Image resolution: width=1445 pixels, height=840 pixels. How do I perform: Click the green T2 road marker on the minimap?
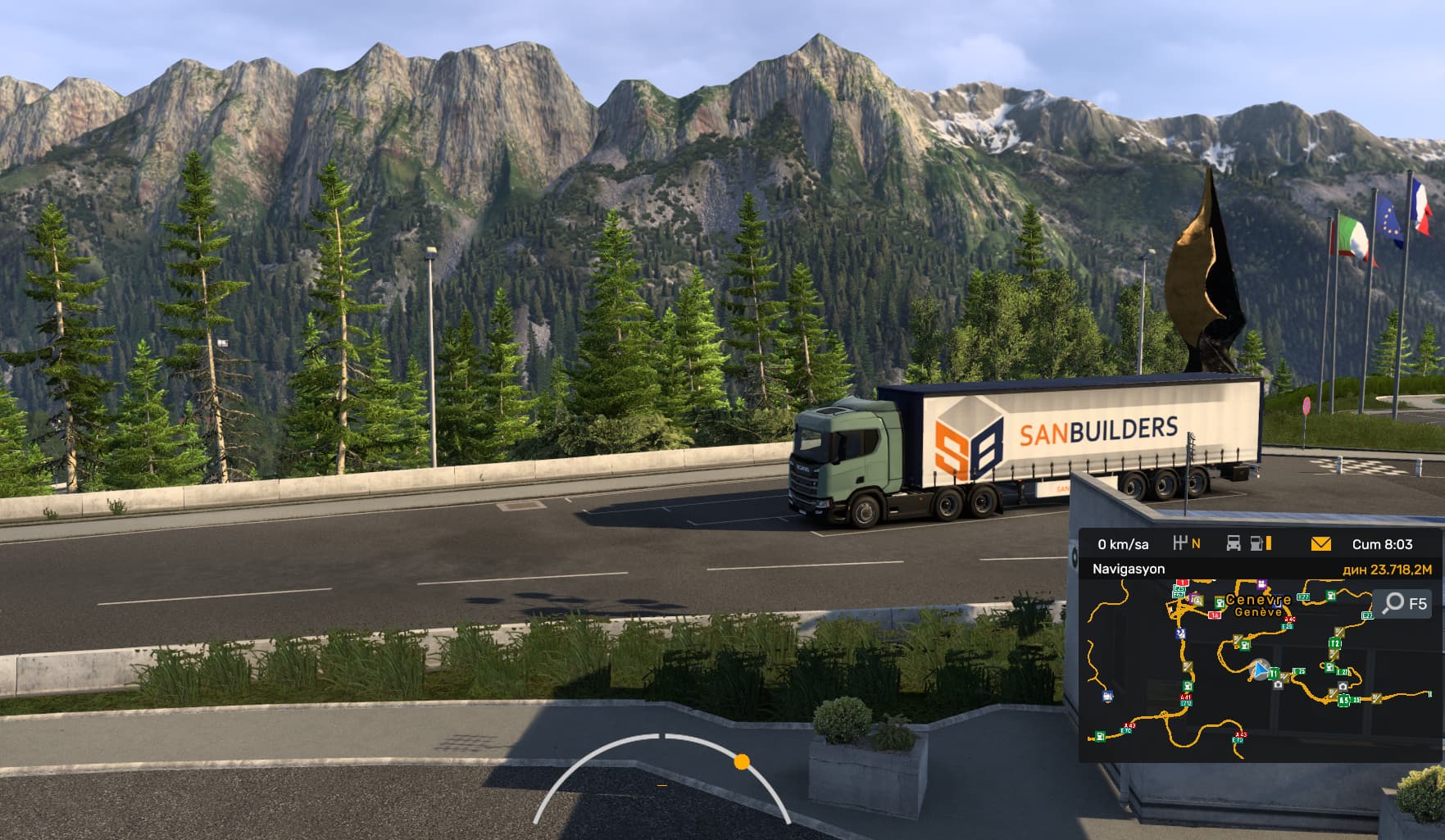[1335, 643]
